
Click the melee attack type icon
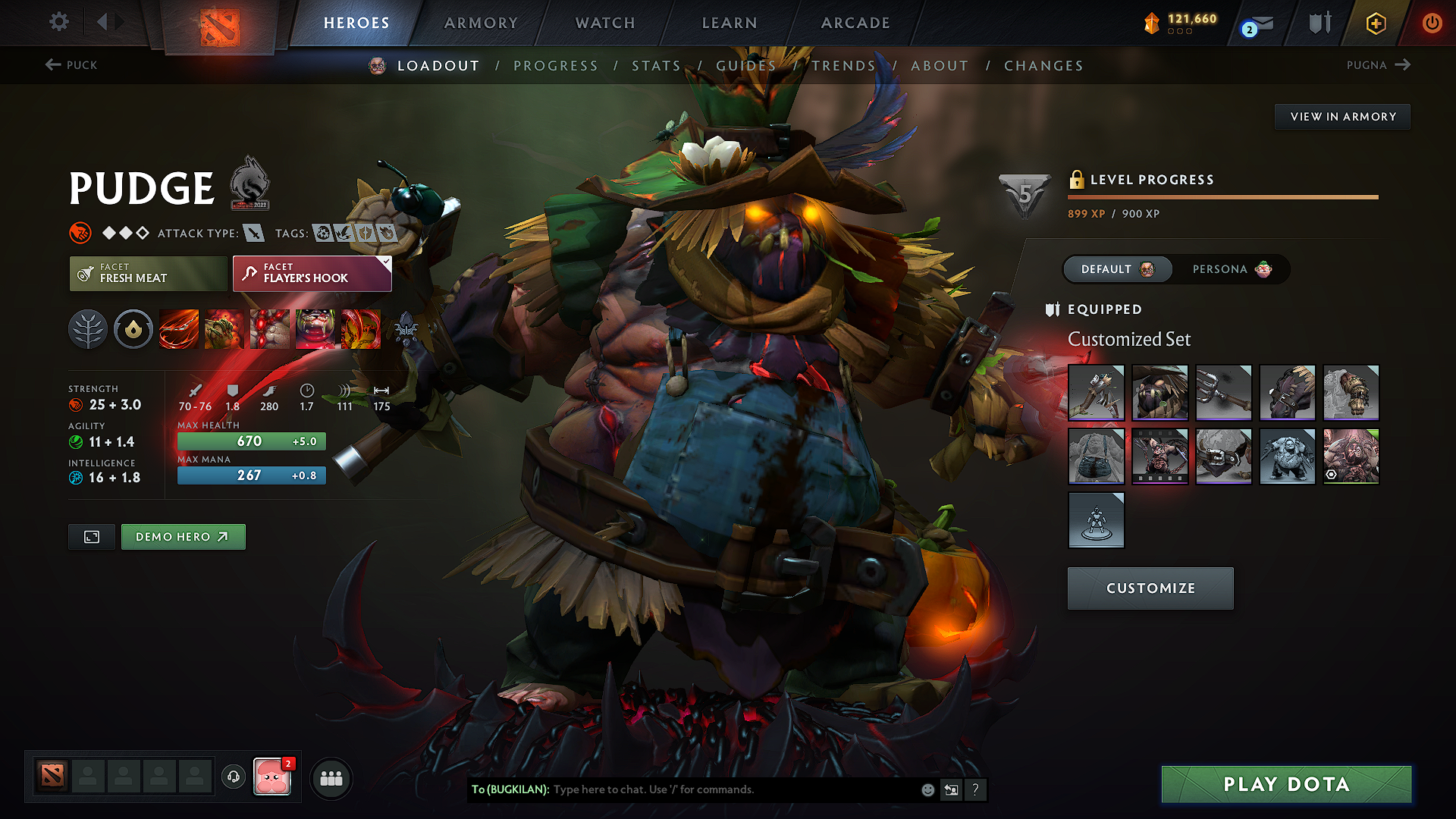[x=253, y=233]
